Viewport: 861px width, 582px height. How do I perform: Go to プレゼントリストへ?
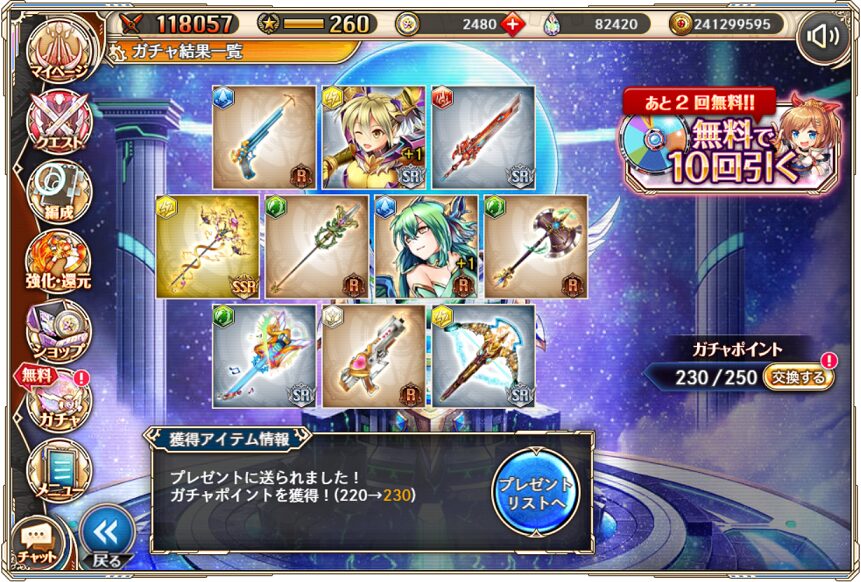(536, 489)
